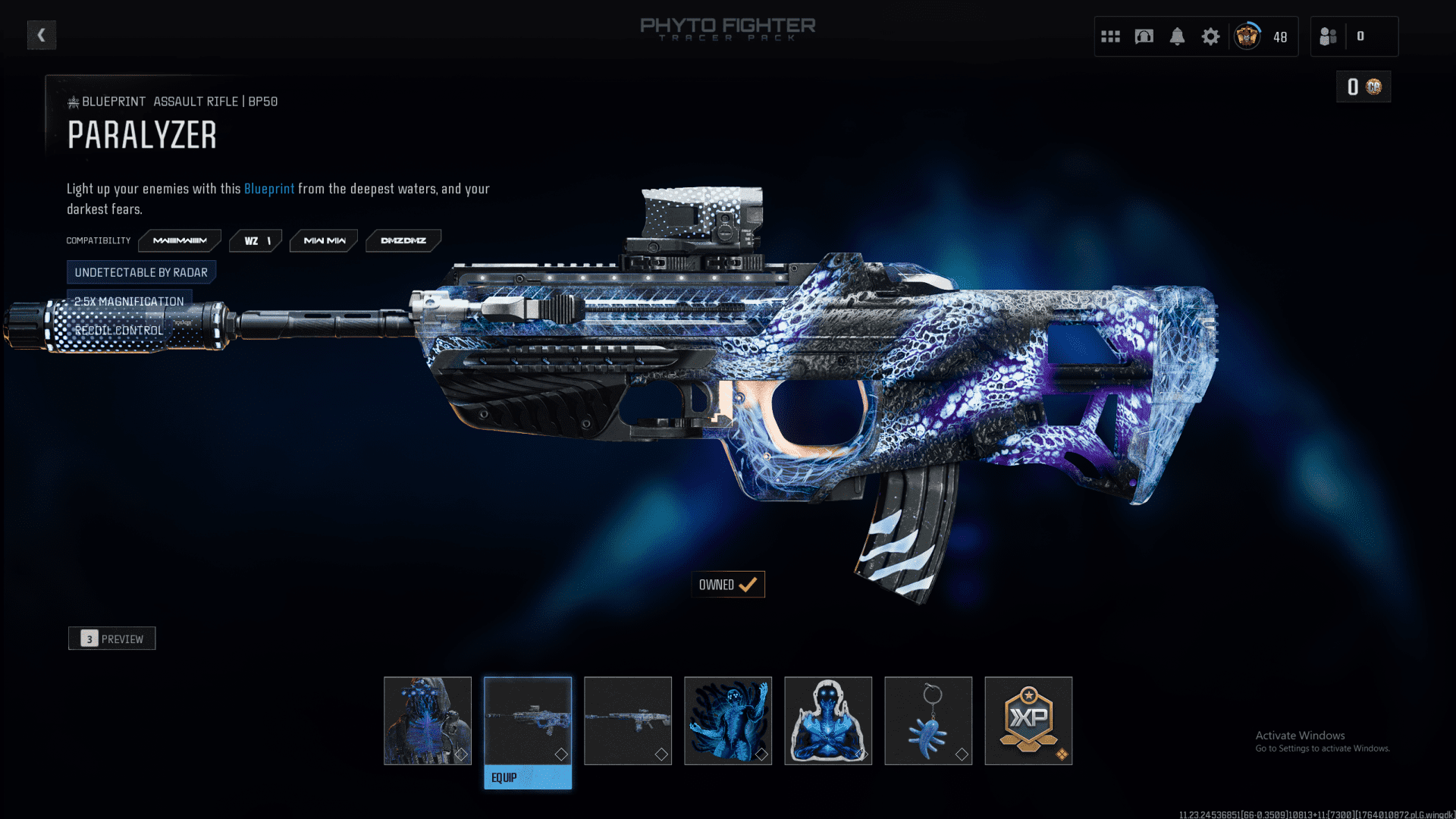Screen dimensions: 1456x819
Task: Select the crossed-arms emblem thumbnail
Action: click(x=828, y=720)
